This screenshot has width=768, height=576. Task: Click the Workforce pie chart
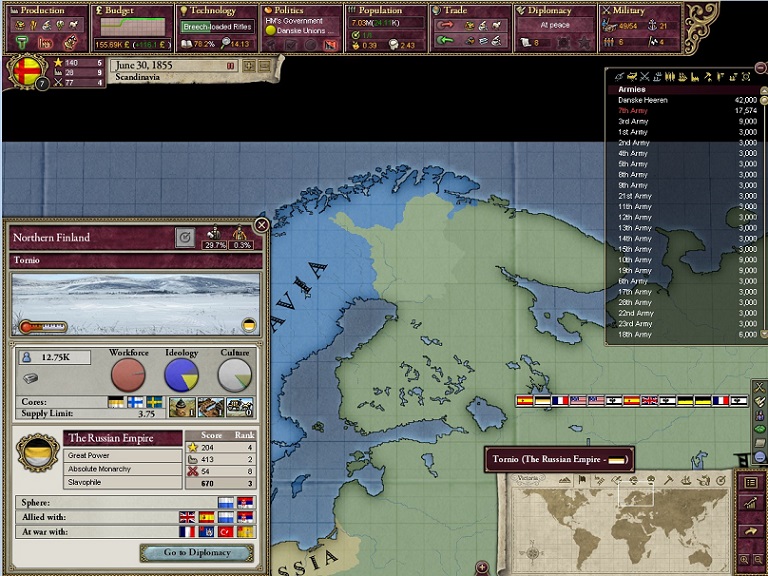coord(128,375)
